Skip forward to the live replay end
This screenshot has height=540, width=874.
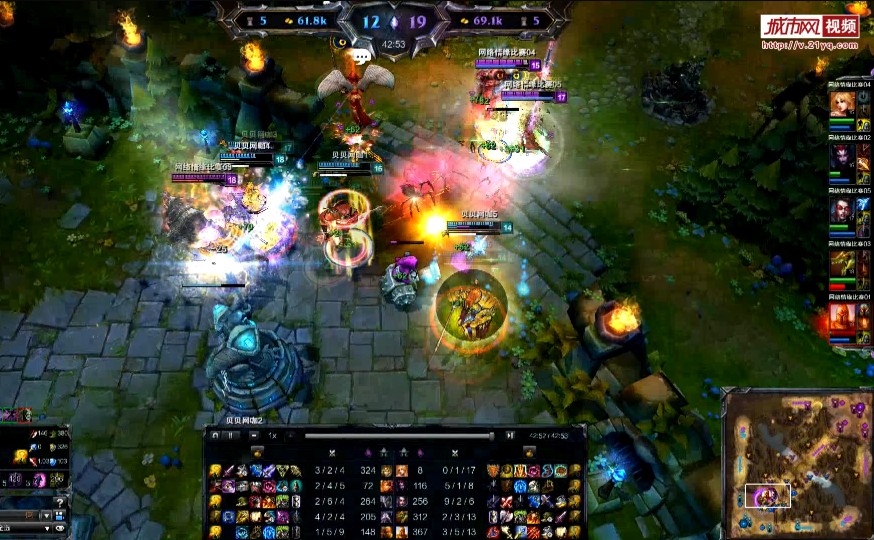(511, 435)
